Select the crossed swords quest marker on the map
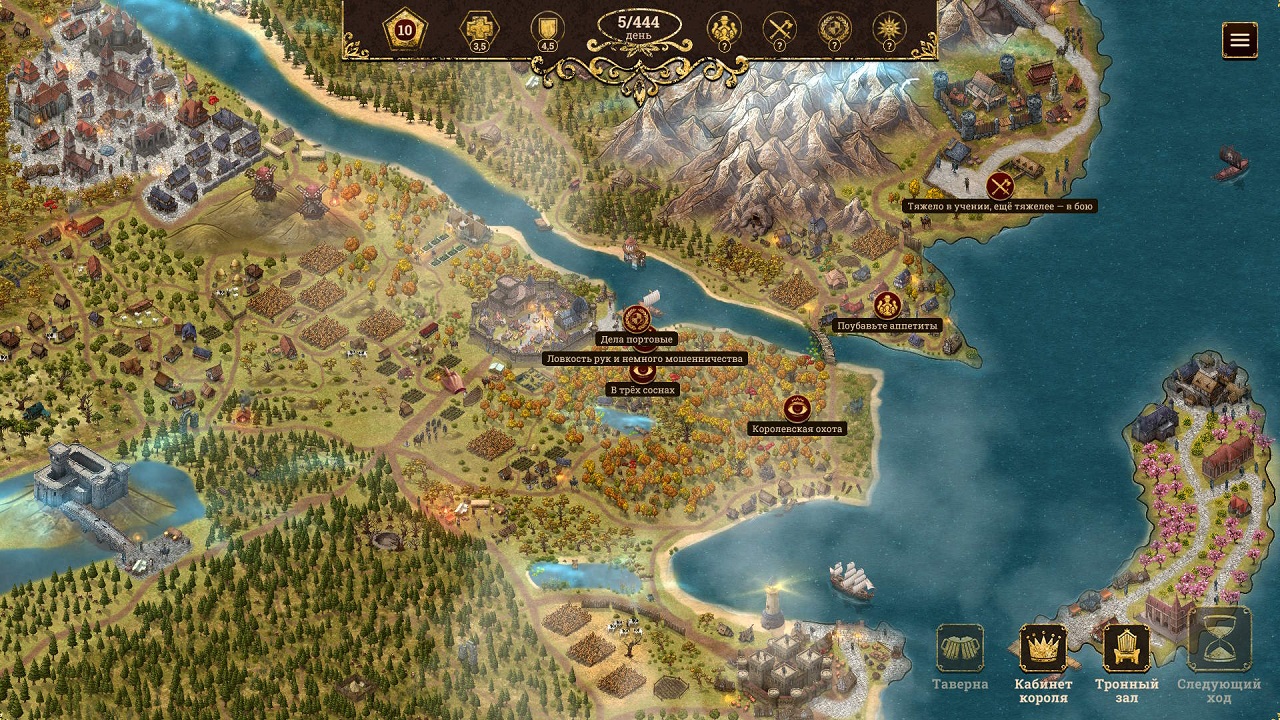Image resolution: width=1280 pixels, height=720 pixels. [x=1000, y=186]
